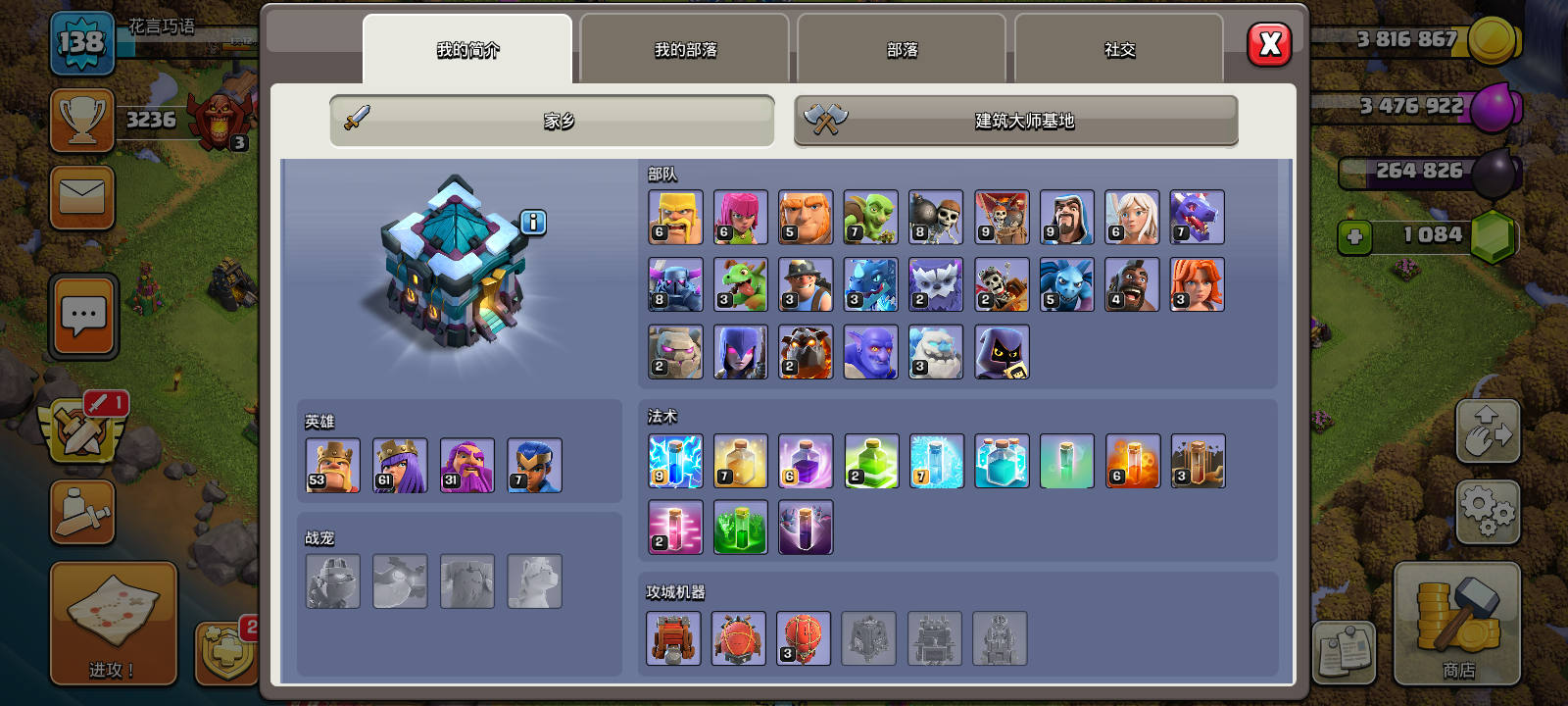The height and width of the screenshot is (706, 1568).
Task: Open the 建筑大师基地 profile view
Action: coord(1015,121)
